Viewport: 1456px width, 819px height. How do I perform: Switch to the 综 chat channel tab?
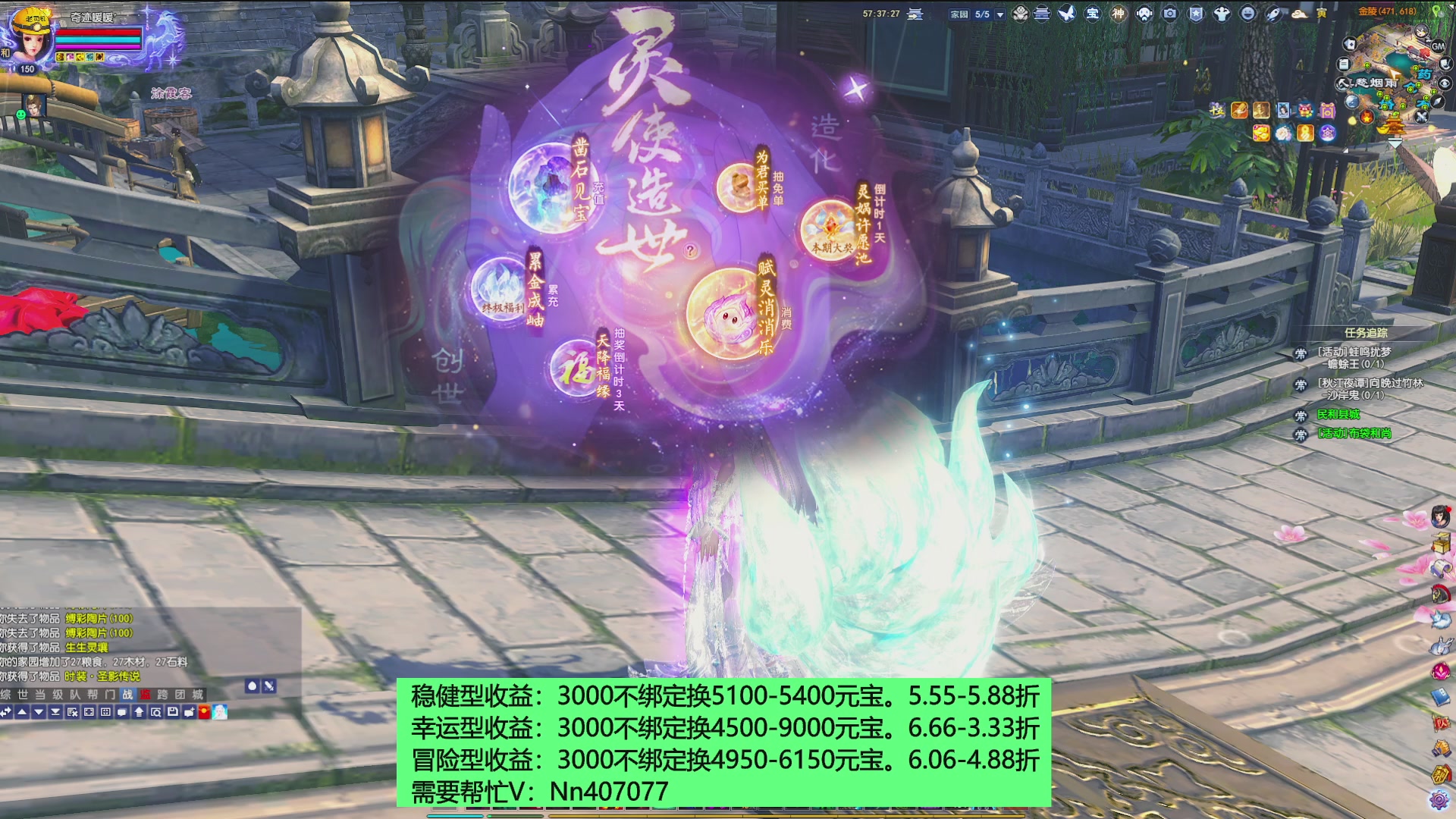tap(6, 694)
